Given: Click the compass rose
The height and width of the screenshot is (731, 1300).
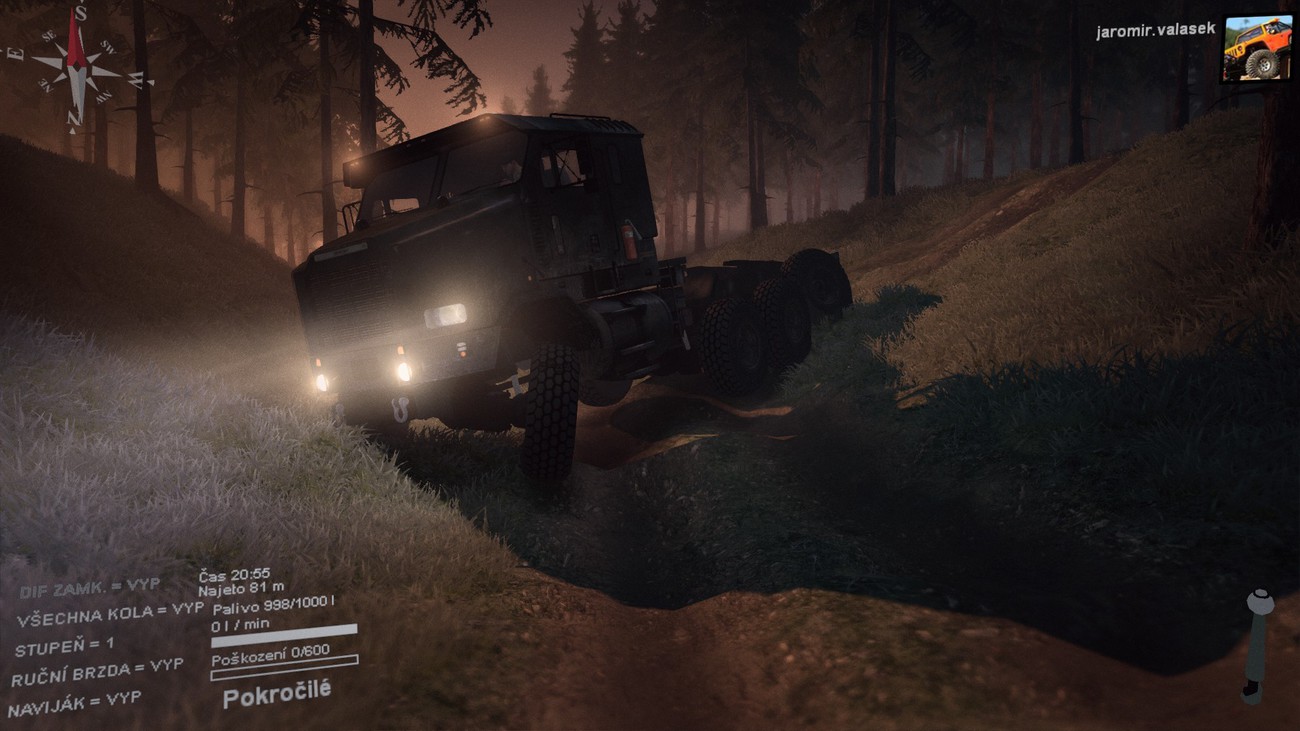Looking at the screenshot, I should (77, 68).
